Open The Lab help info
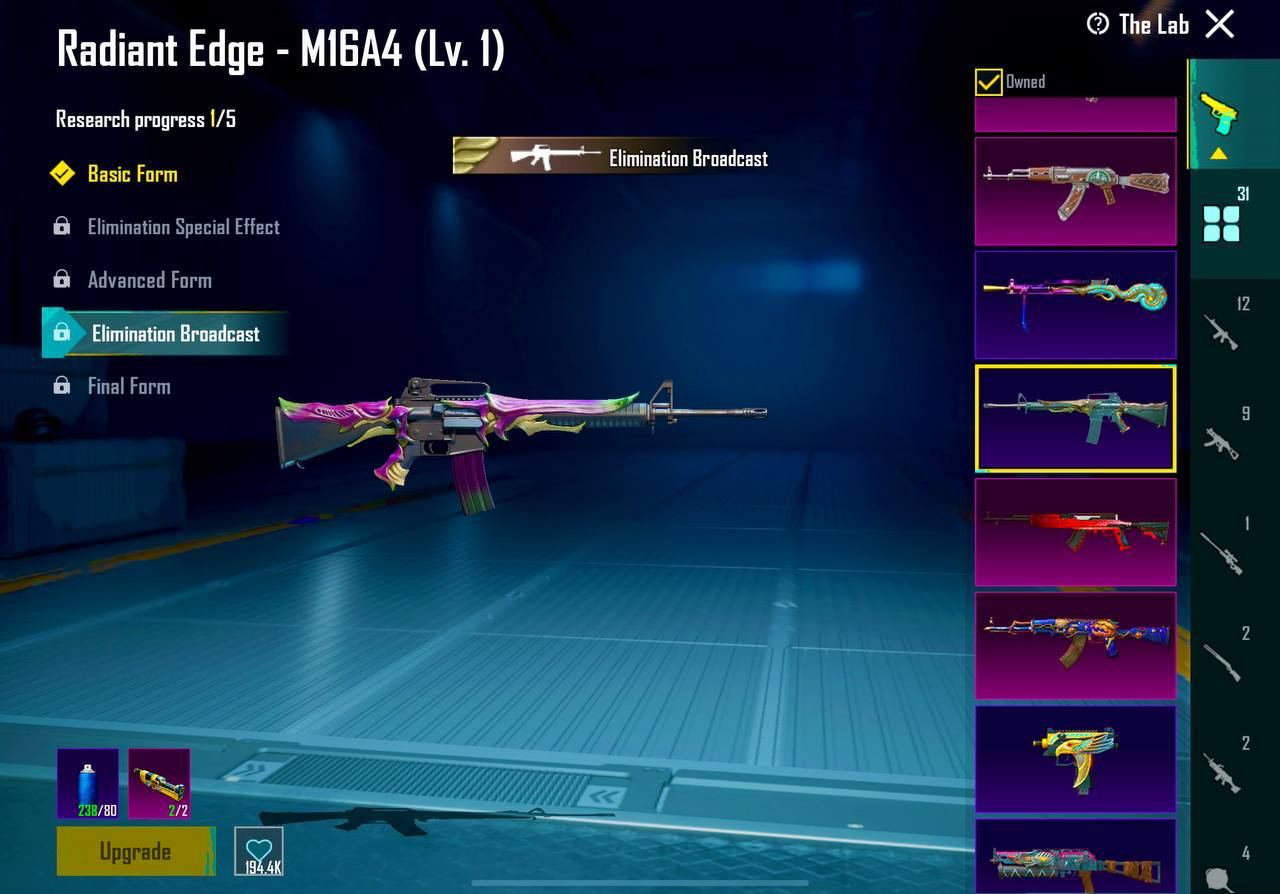Screen dimensions: 1280x894 click(1098, 24)
